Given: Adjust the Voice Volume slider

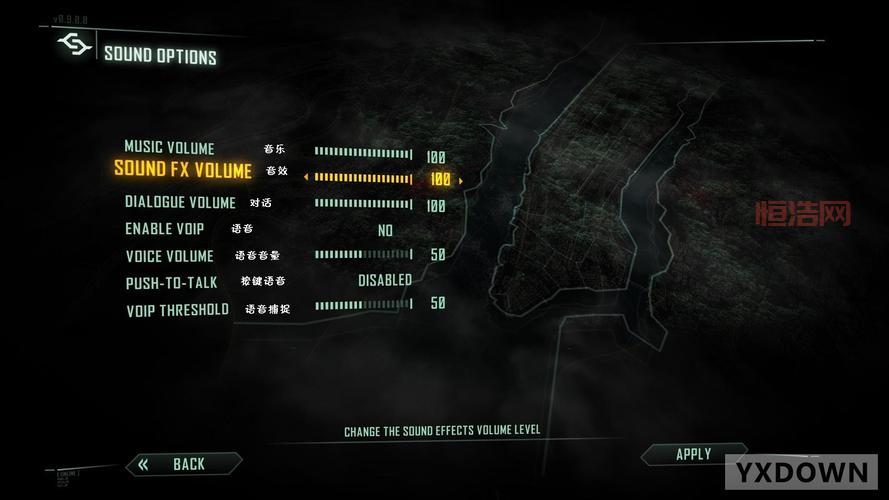Looking at the screenshot, I should [x=363, y=255].
